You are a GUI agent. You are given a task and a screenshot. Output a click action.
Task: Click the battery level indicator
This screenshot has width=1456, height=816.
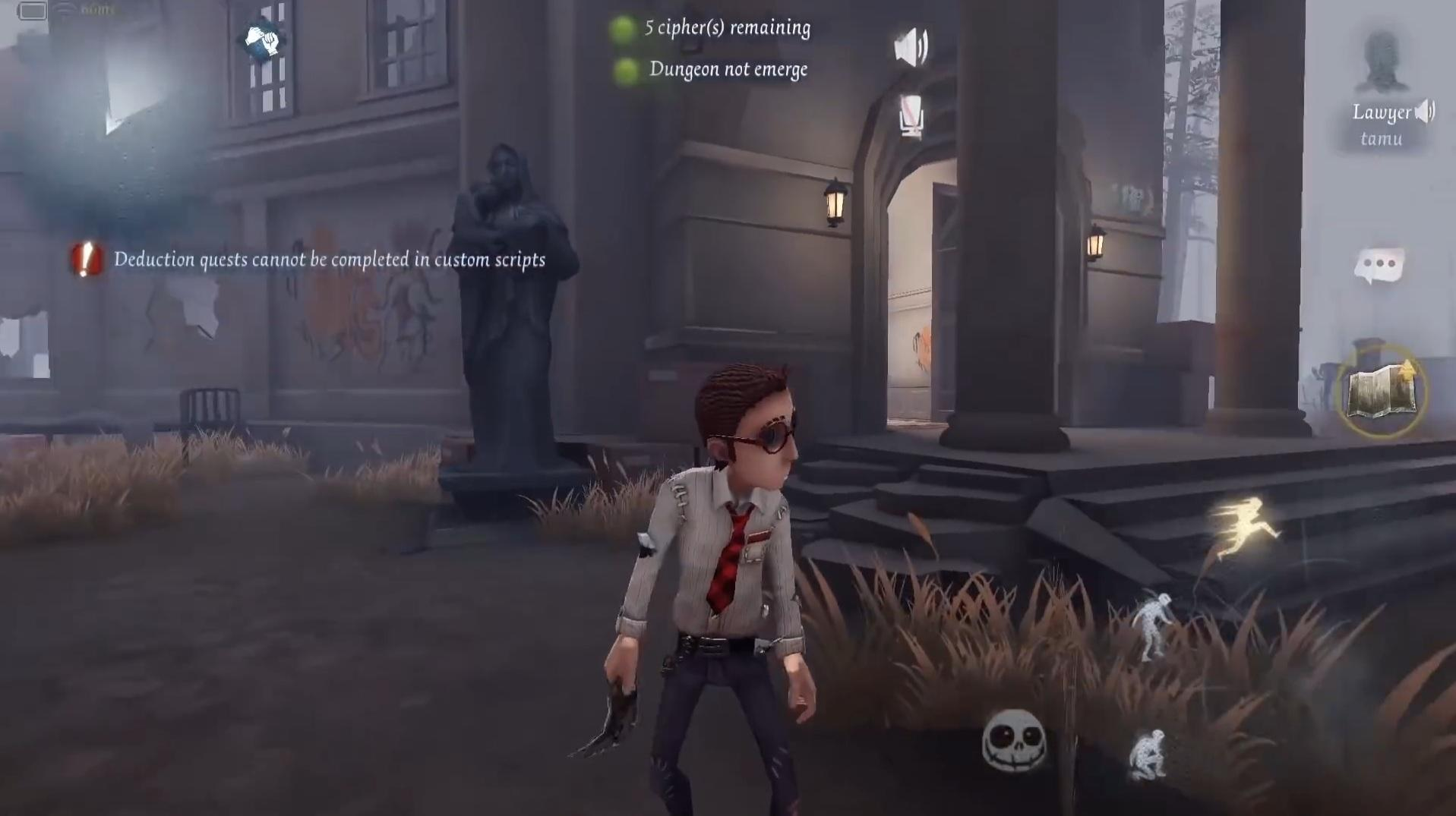click(33, 10)
